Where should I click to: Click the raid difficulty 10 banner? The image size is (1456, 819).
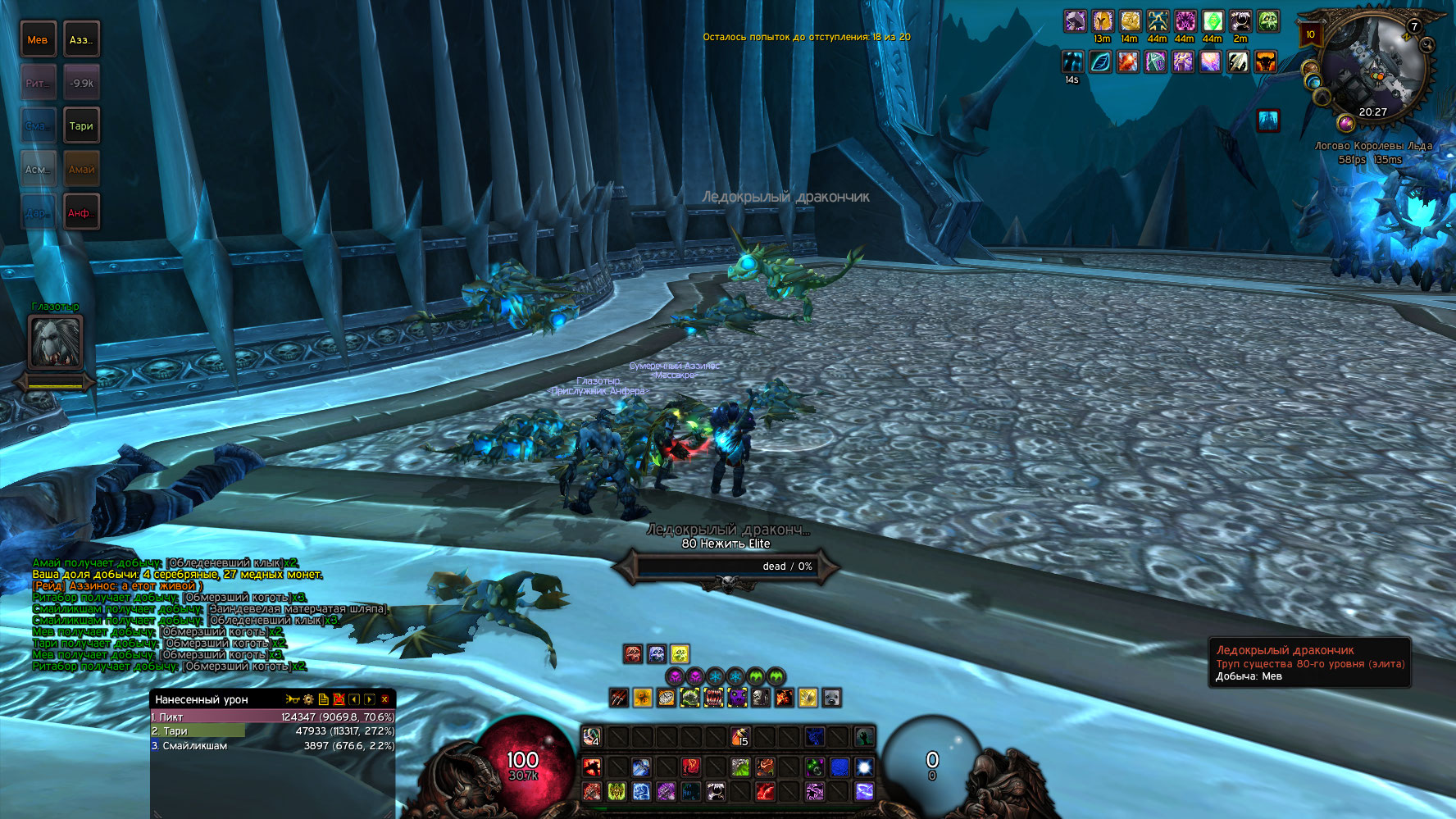tap(1310, 34)
